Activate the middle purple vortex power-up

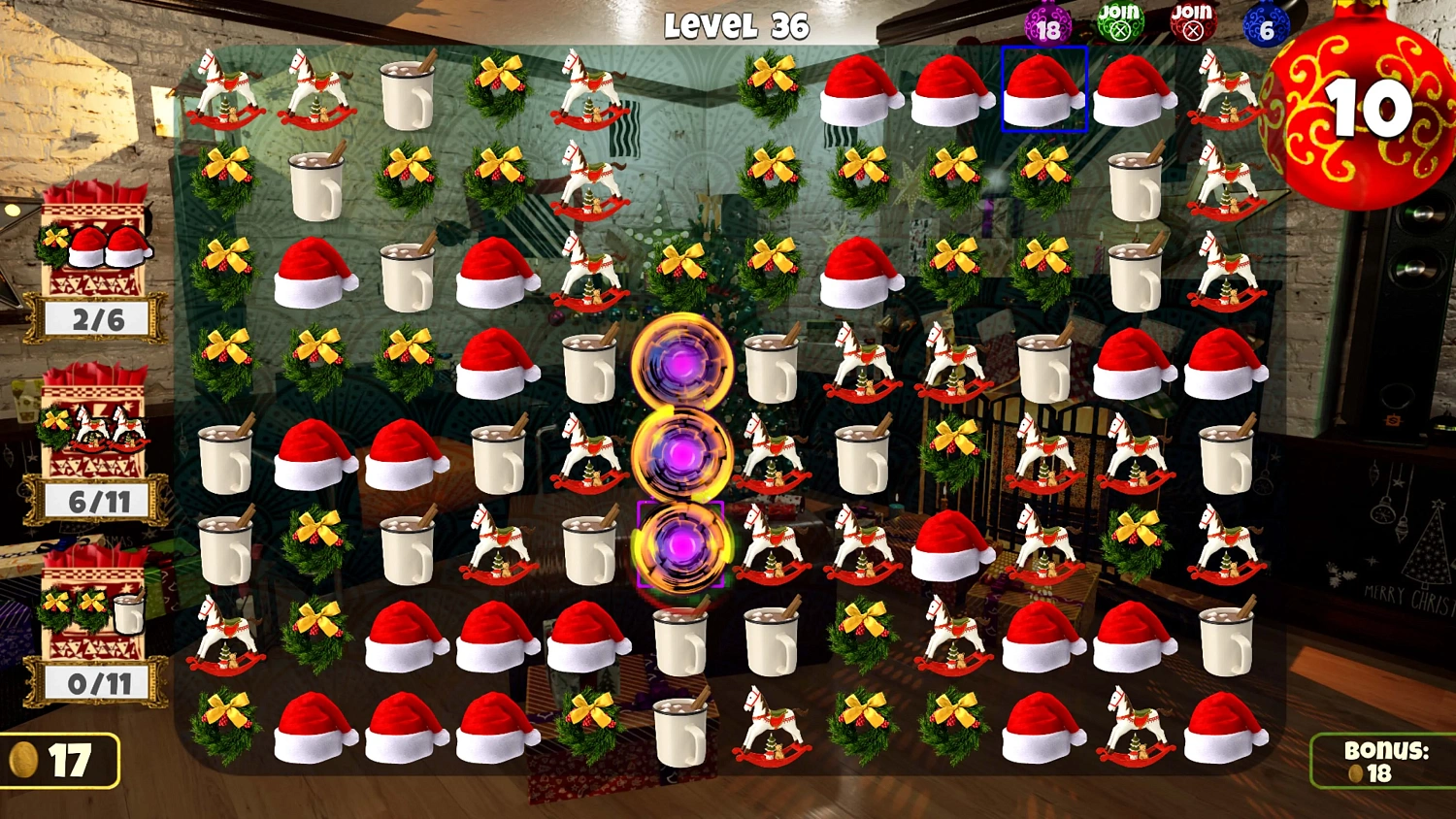click(684, 453)
